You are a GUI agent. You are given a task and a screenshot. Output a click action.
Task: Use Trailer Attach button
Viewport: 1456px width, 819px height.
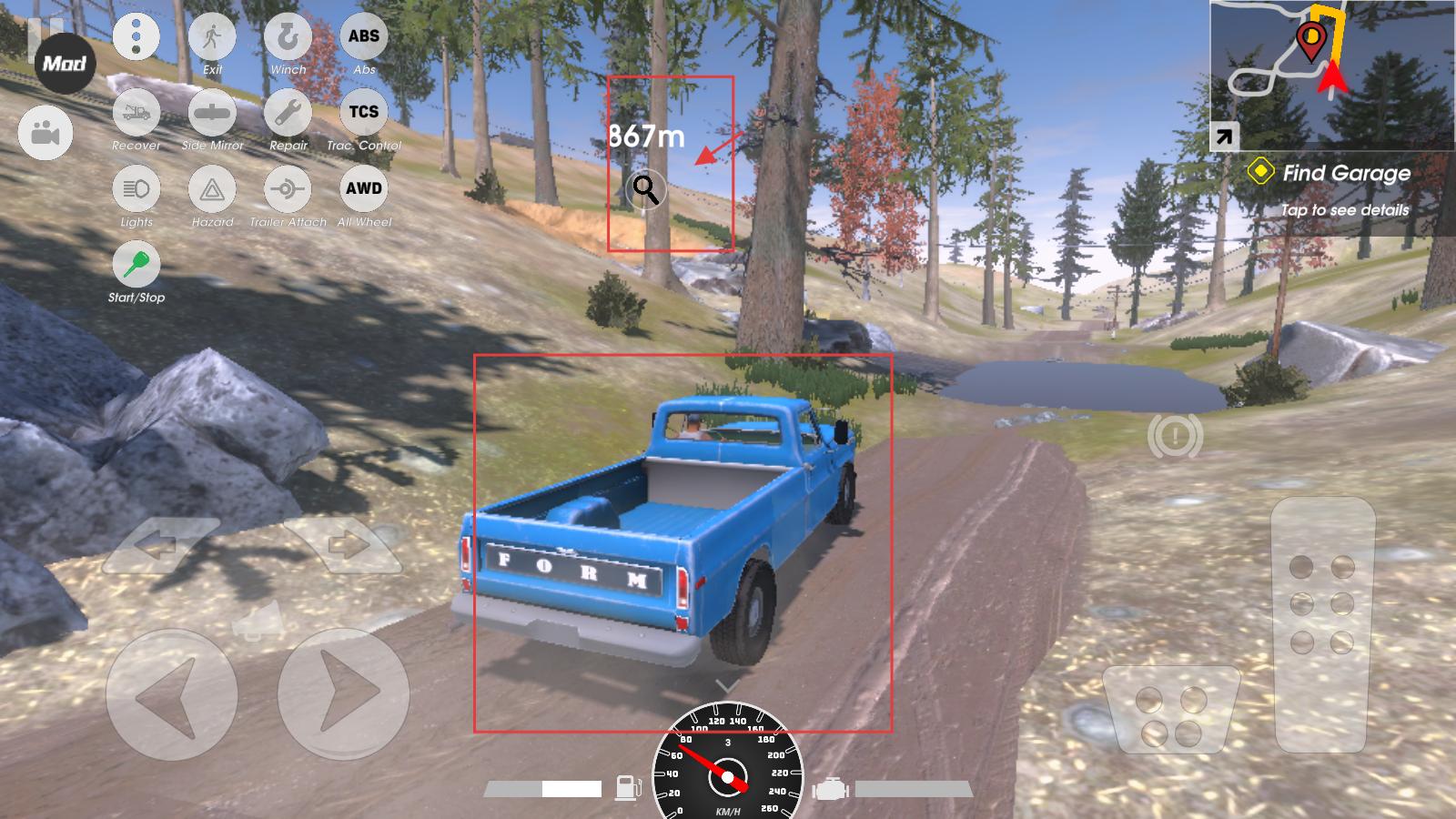pos(288,189)
